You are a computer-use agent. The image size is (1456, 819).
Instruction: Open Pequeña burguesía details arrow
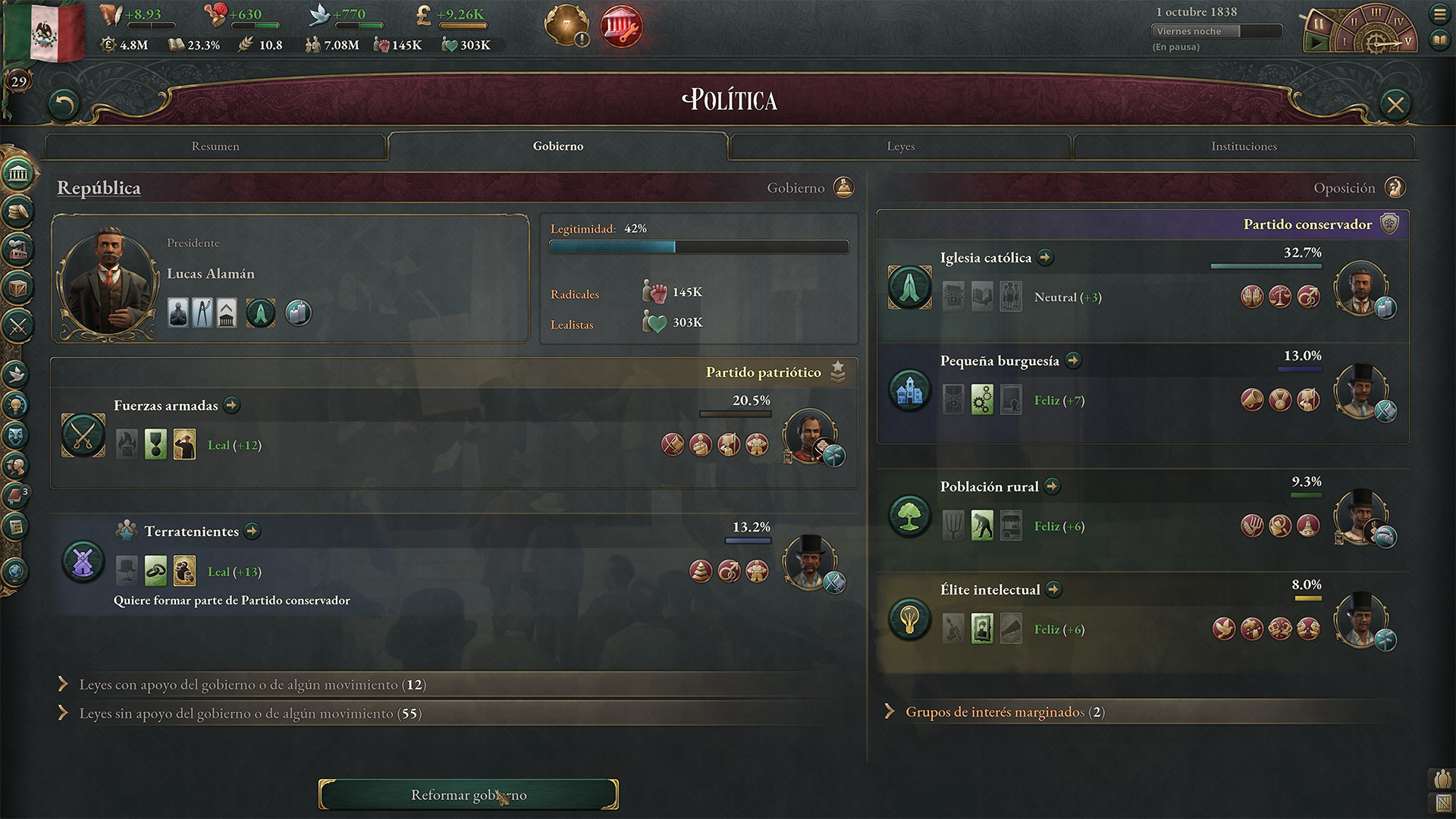(1073, 361)
